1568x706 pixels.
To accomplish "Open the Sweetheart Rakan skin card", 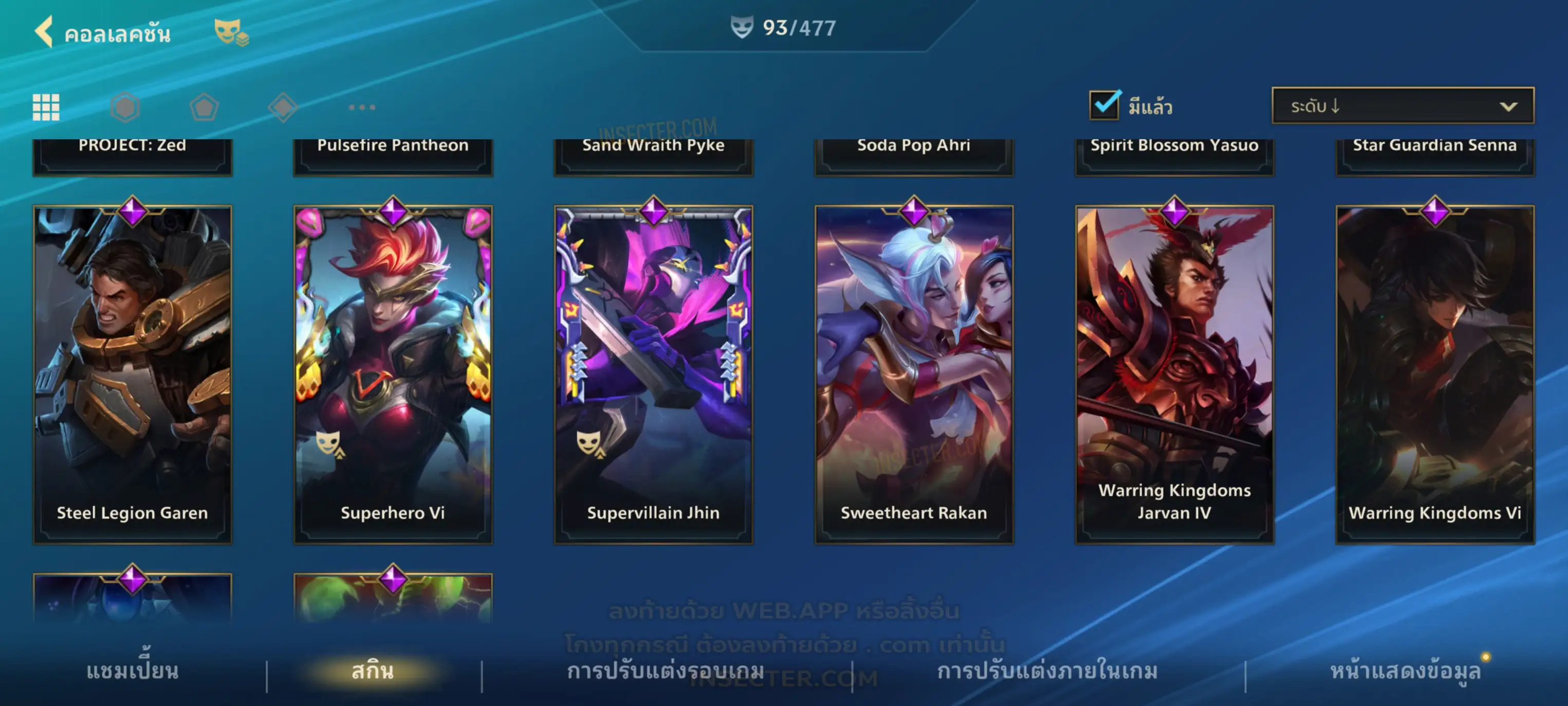I will coord(914,374).
